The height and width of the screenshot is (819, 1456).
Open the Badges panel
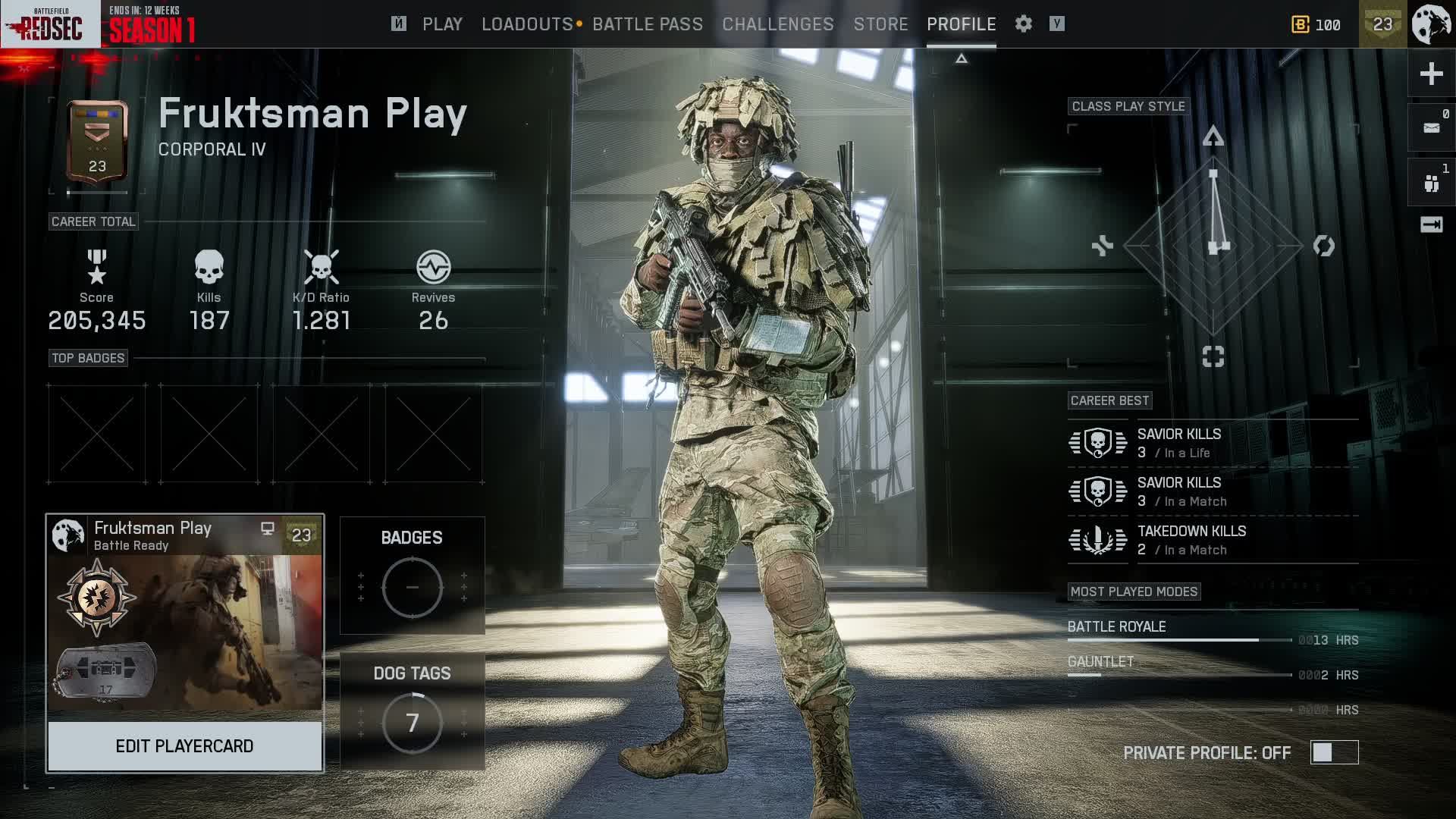pyautogui.click(x=412, y=576)
